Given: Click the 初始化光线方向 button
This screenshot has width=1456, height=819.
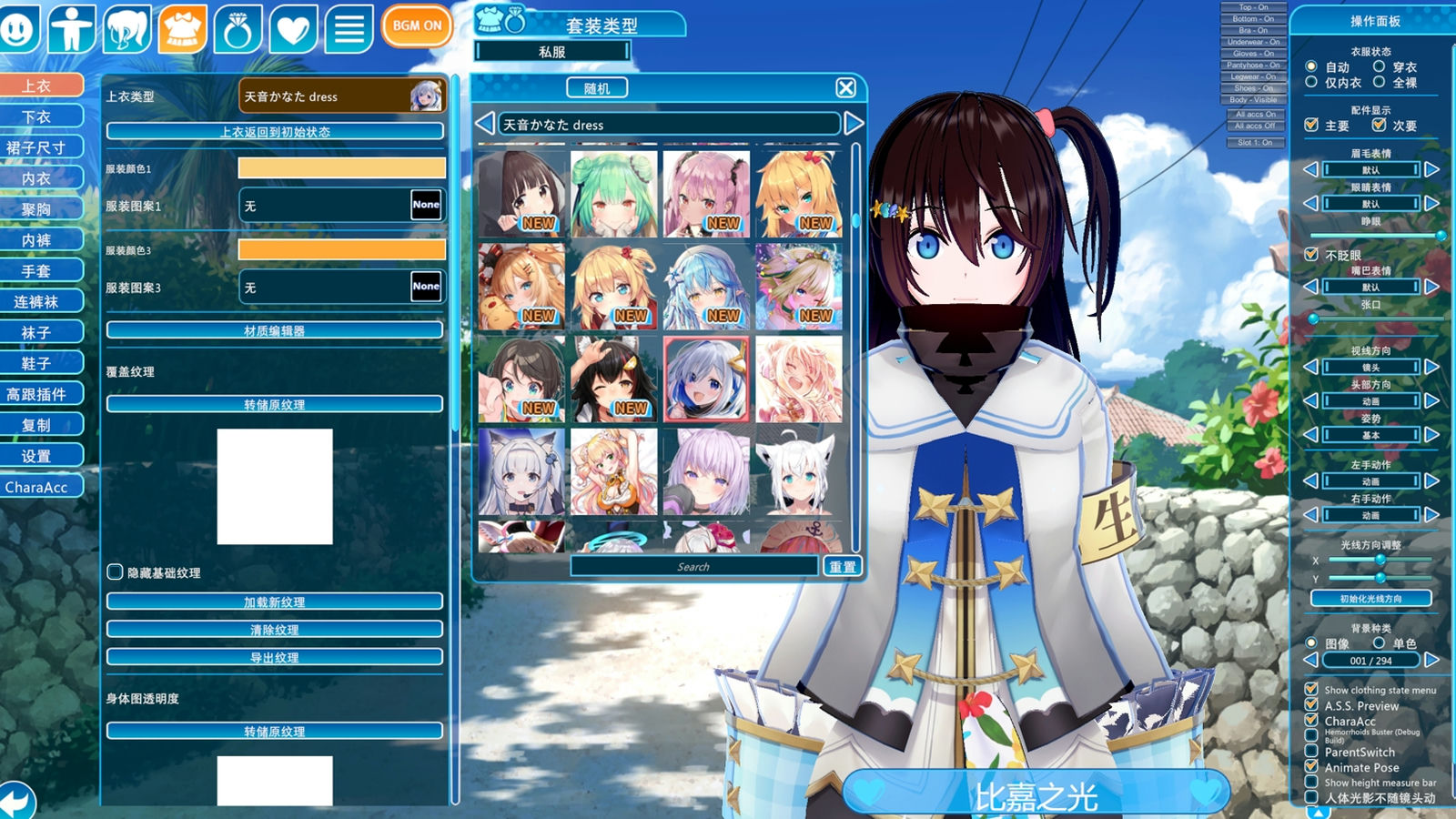Looking at the screenshot, I should tap(1370, 599).
